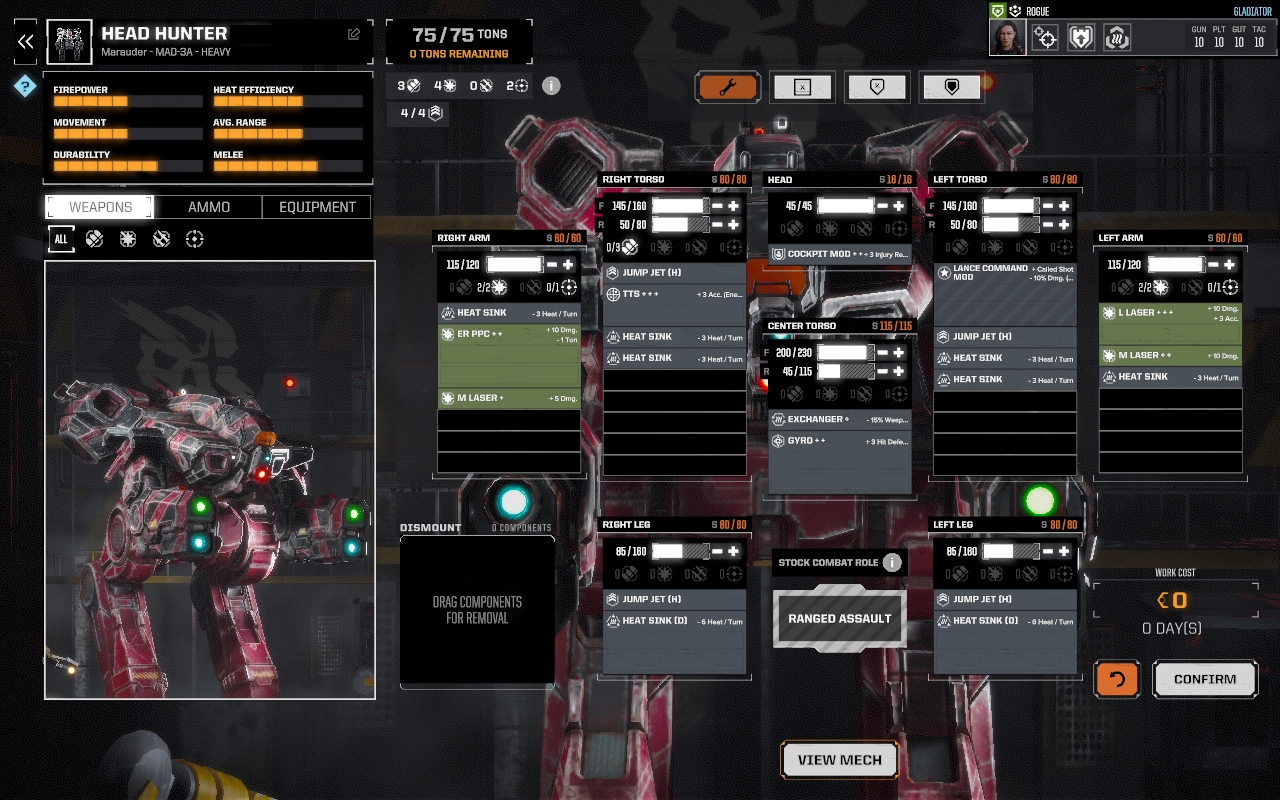Edit the Head Hunter mech name
The width and height of the screenshot is (1280, 800).
click(354, 34)
